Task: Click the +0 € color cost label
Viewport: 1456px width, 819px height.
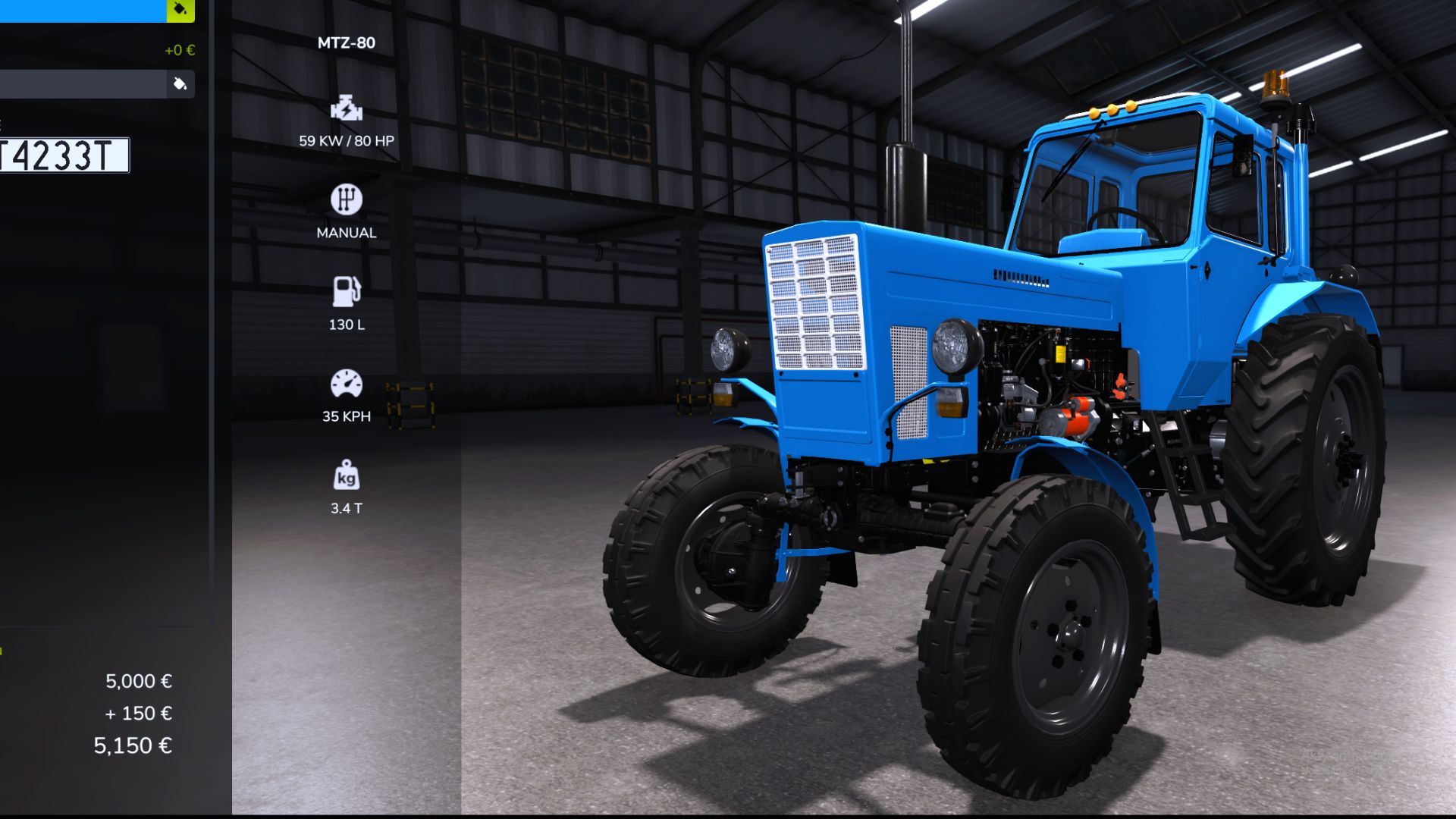Action: click(178, 50)
